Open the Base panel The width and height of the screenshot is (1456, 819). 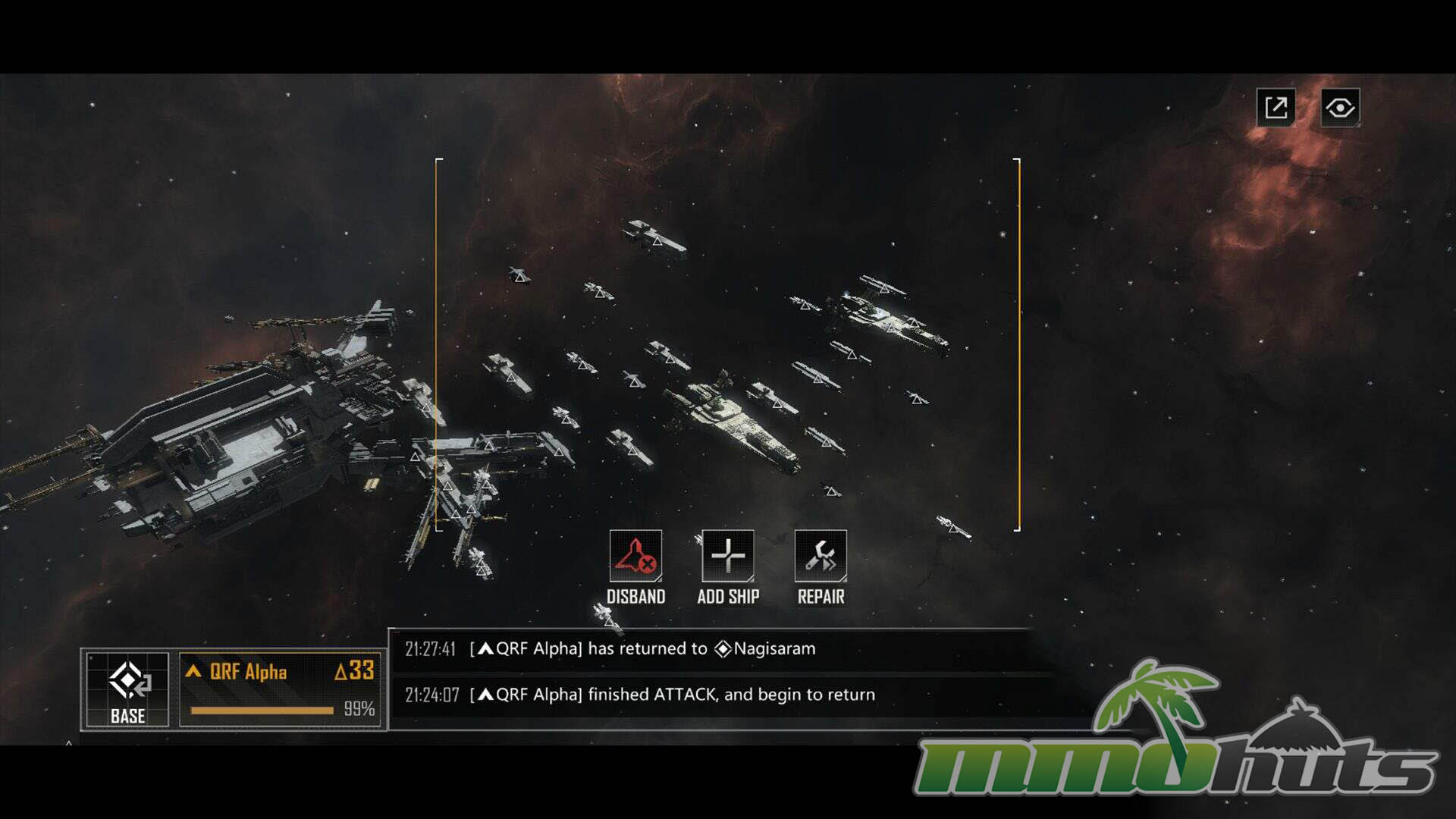[127, 689]
